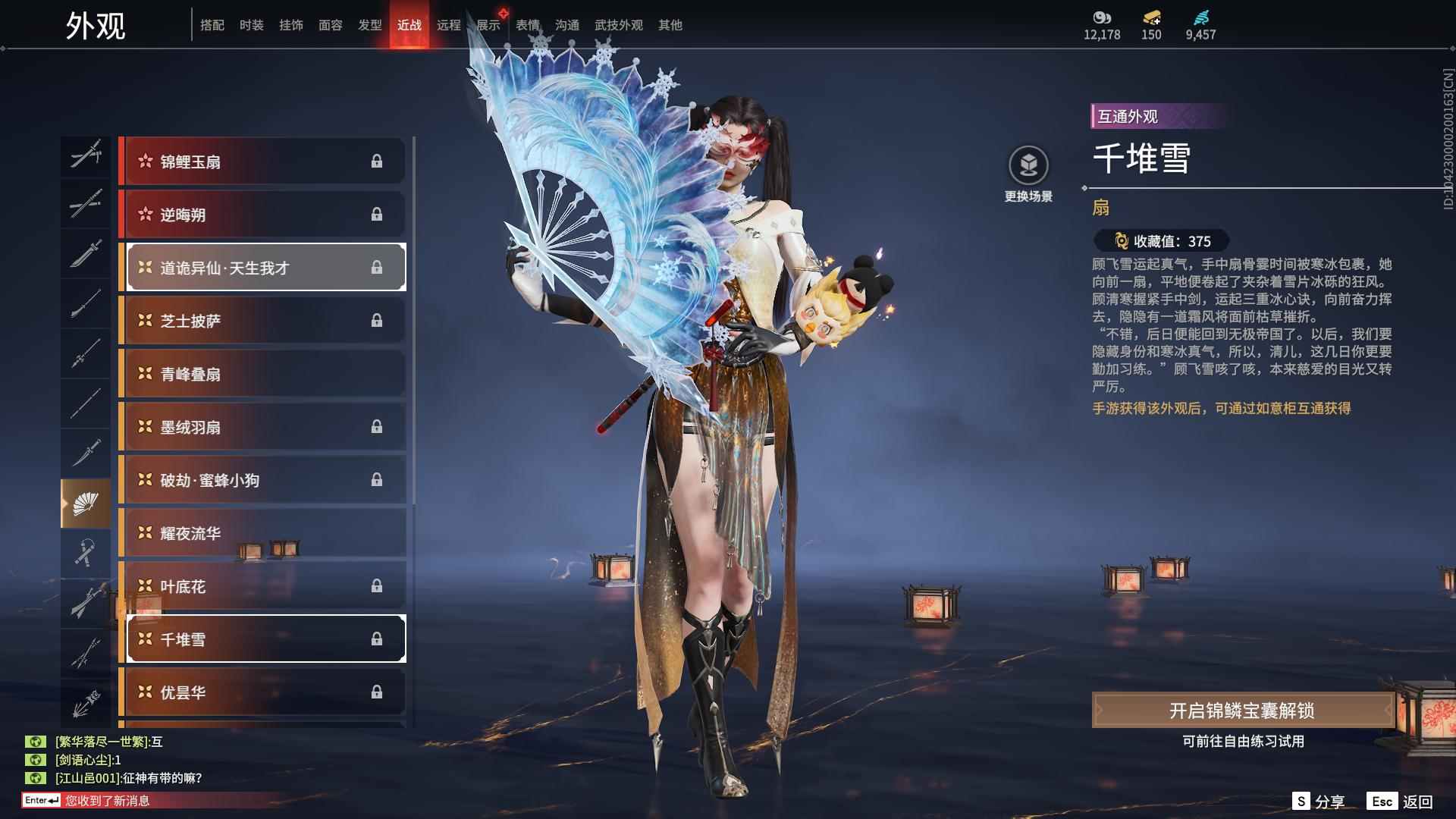Toggle selection of 千堆雪 in the list

pyautogui.click(x=264, y=639)
